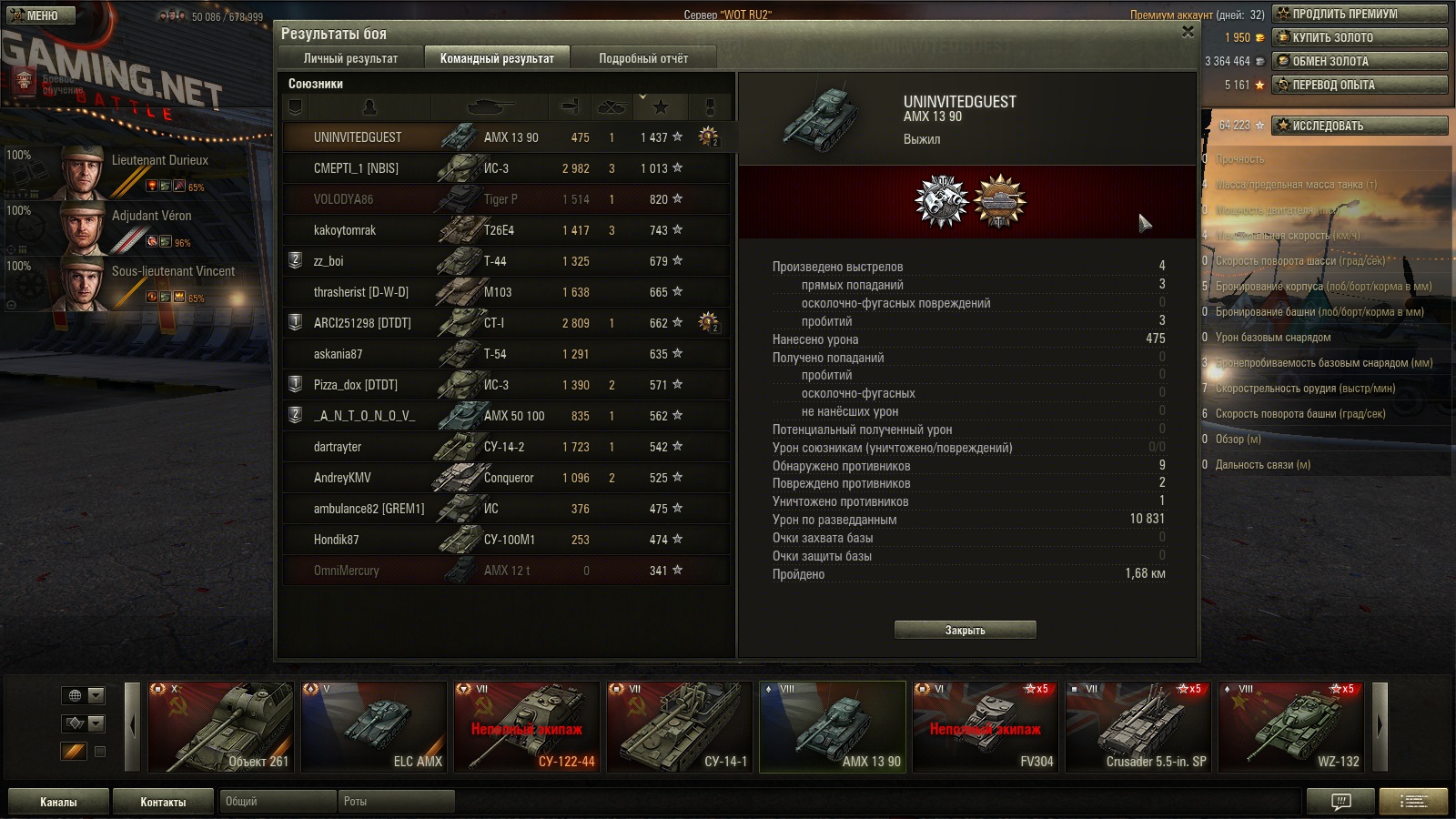This screenshot has height=819, width=1456.
Task: Activate ПЕРЕВОД ОПЫТА
Action: [1360, 85]
